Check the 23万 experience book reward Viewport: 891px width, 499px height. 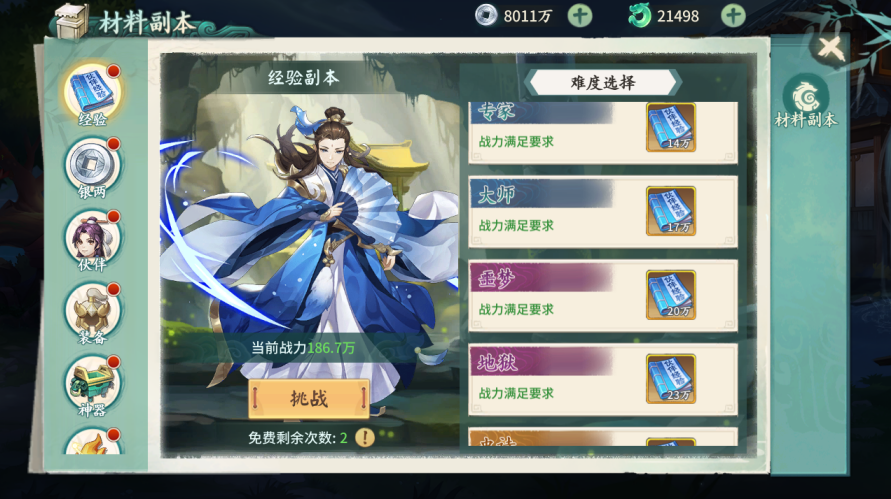[x=671, y=379]
